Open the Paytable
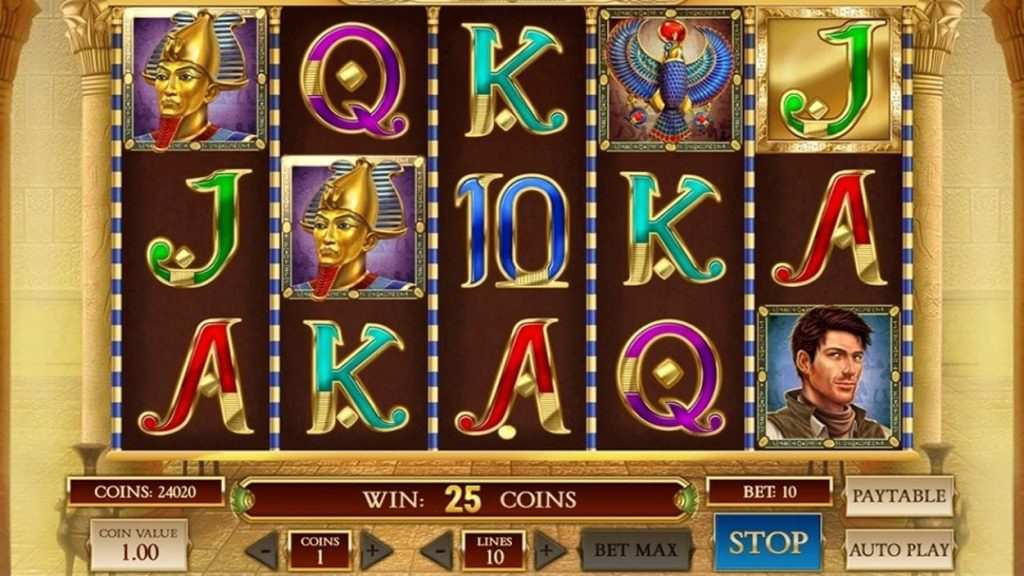1024x576 pixels. 899,495
